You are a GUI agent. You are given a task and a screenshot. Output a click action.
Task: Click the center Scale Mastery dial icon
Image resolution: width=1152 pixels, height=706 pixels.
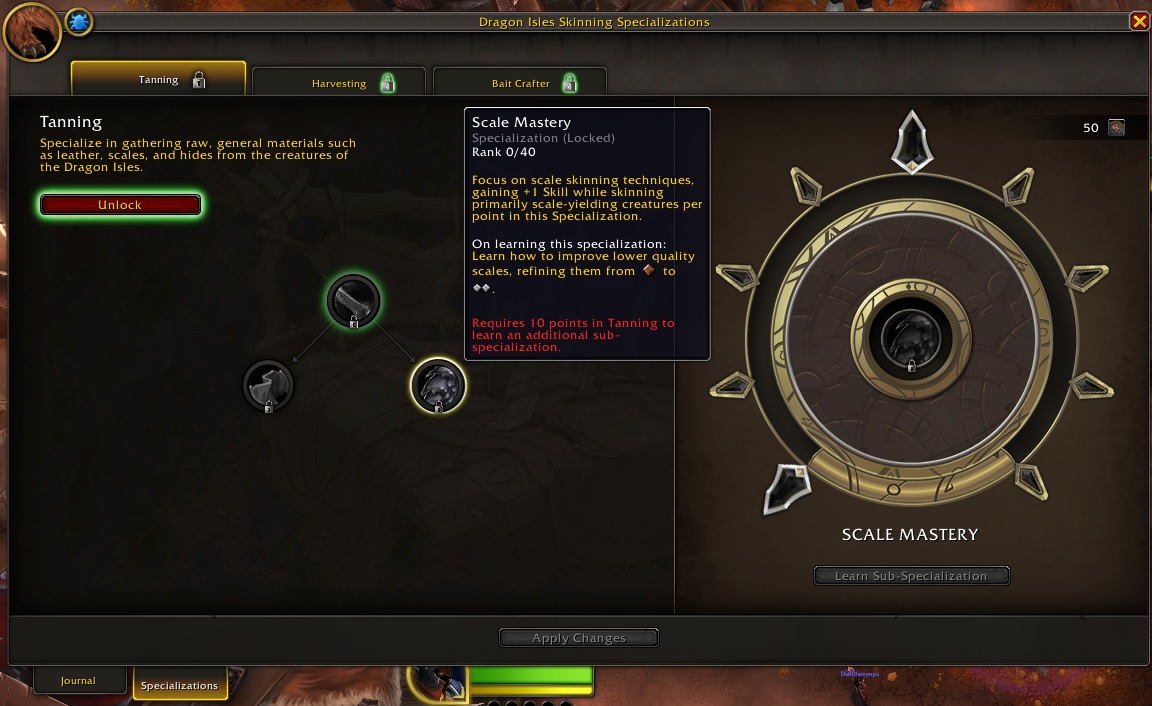tap(911, 341)
